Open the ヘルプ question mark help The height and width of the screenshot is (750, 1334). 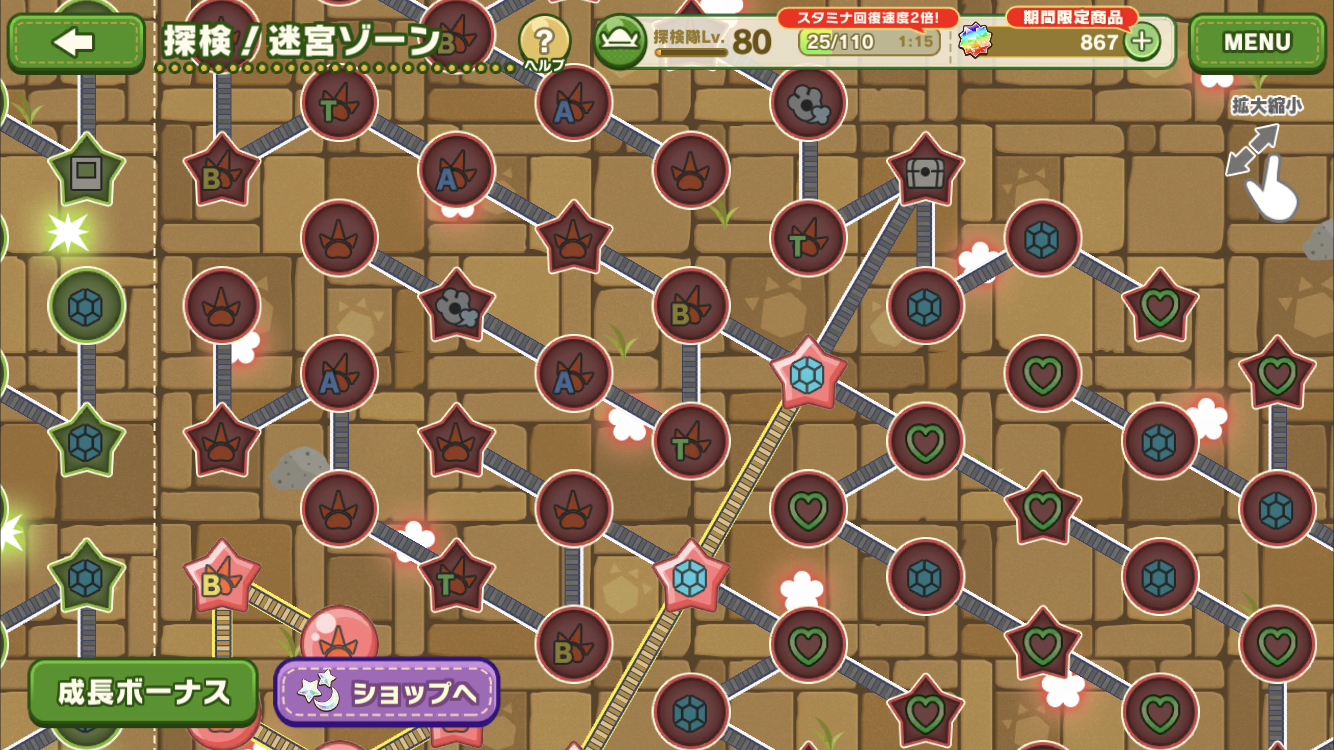[544, 42]
